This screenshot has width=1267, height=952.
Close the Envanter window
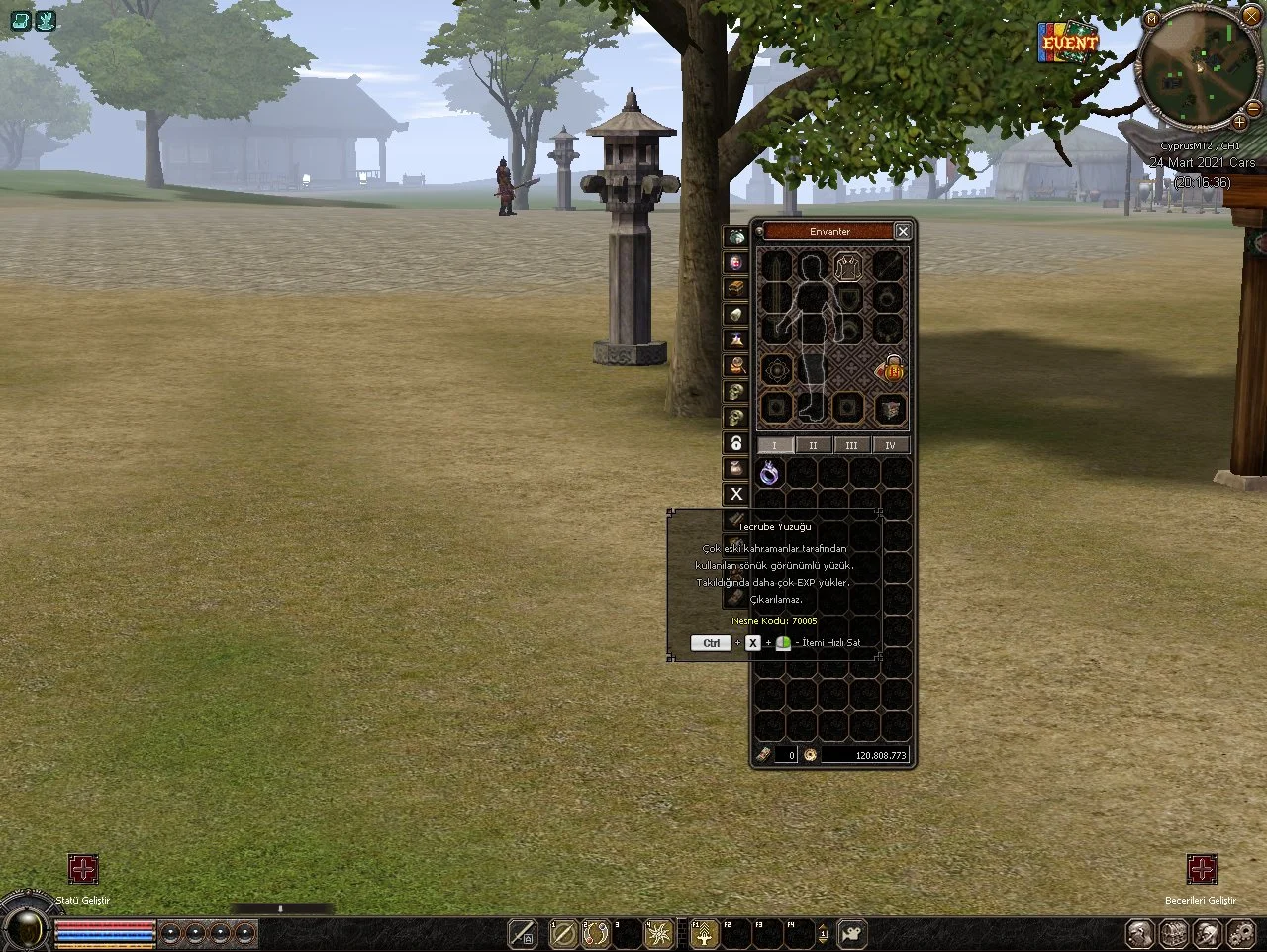(x=902, y=231)
